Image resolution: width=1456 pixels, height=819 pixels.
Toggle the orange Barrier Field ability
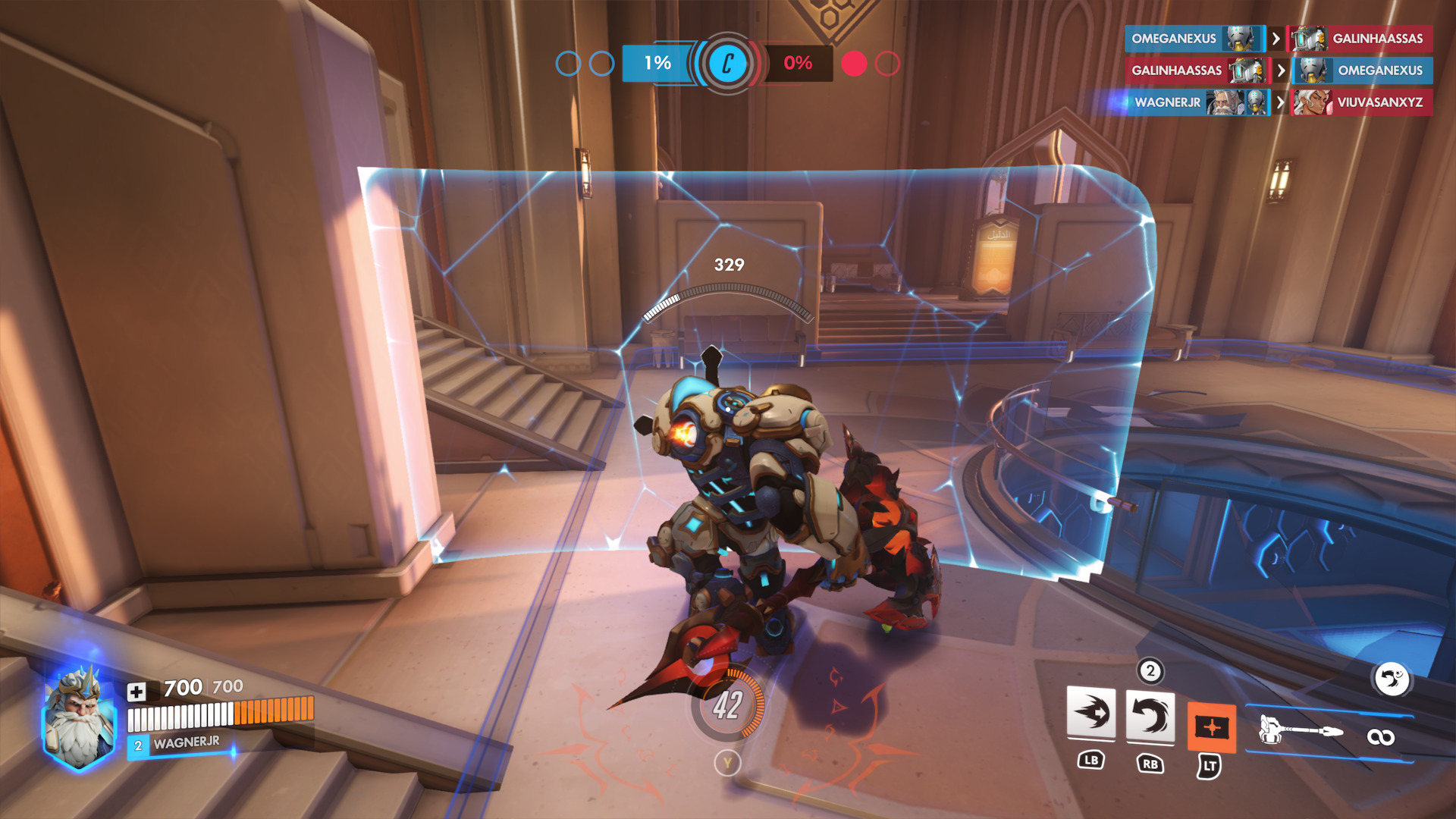click(x=1211, y=727)
